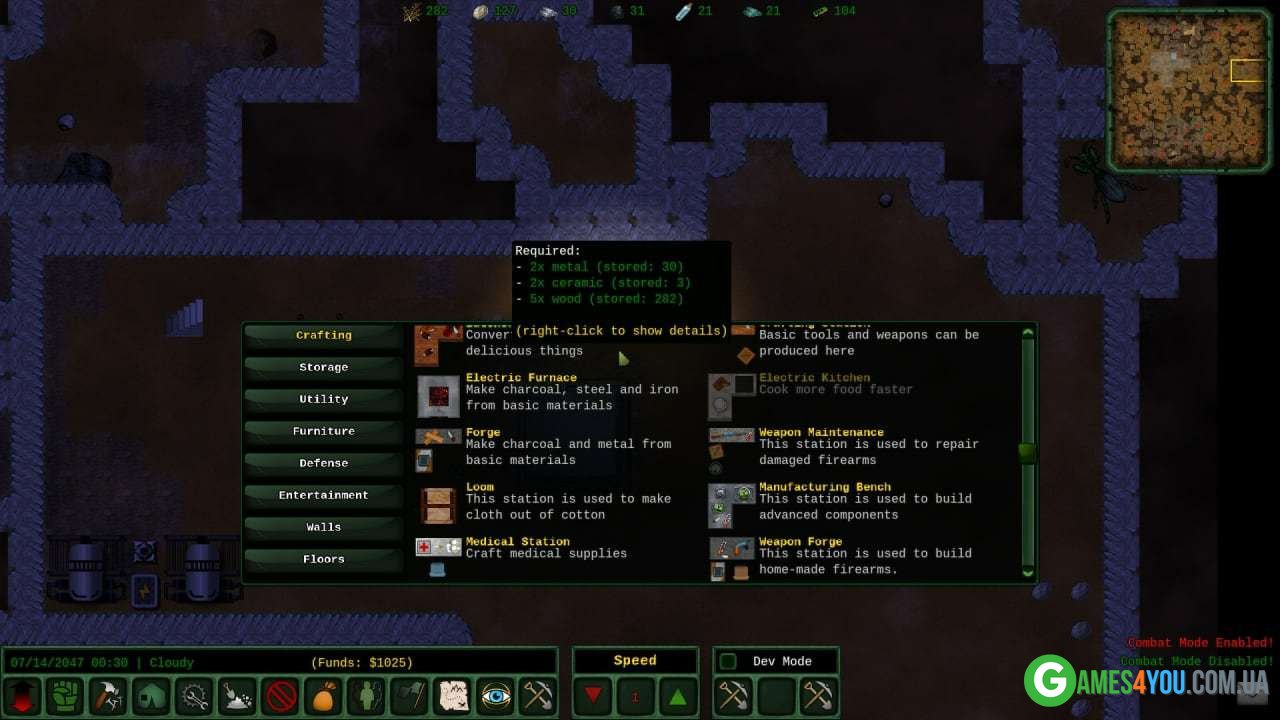Decrease game speed with red down arrow
The width and height of the screenshot is (1280, 720).
[x=594, y=696]
